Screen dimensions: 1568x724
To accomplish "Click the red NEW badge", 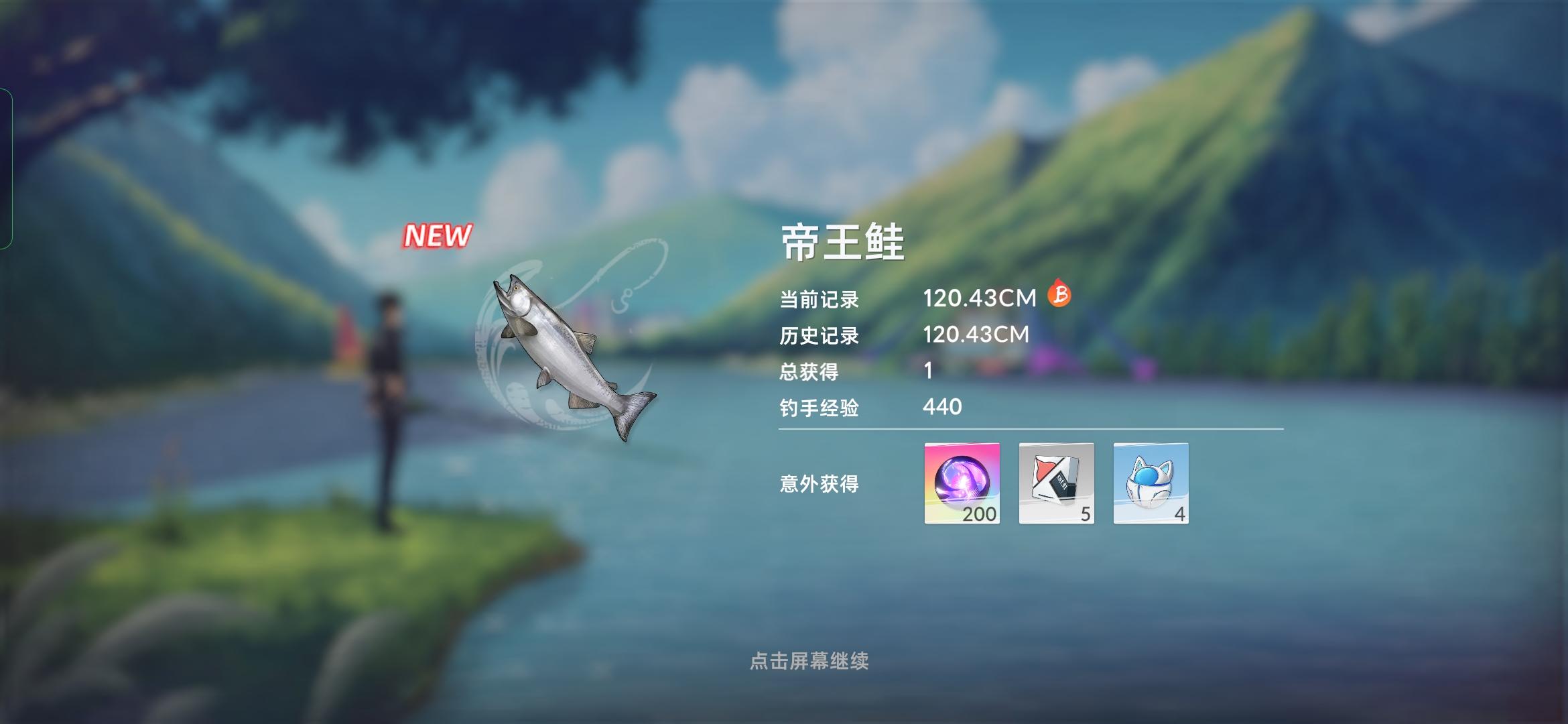I will [x=437, y=234].
